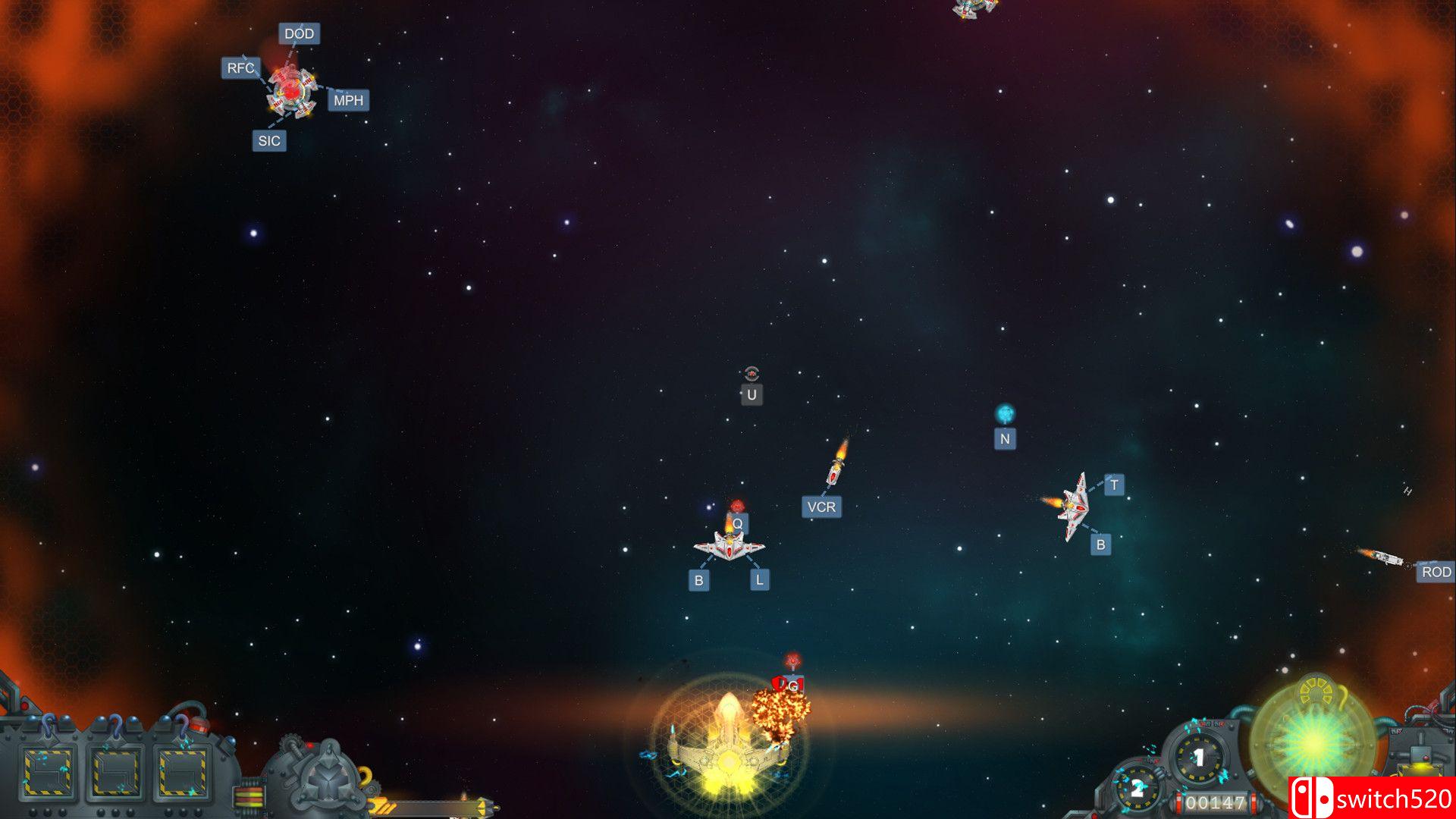Screen dimensions: 1456x819
Task: Target the blue orb labeled N
Action: pos(1006,438)
